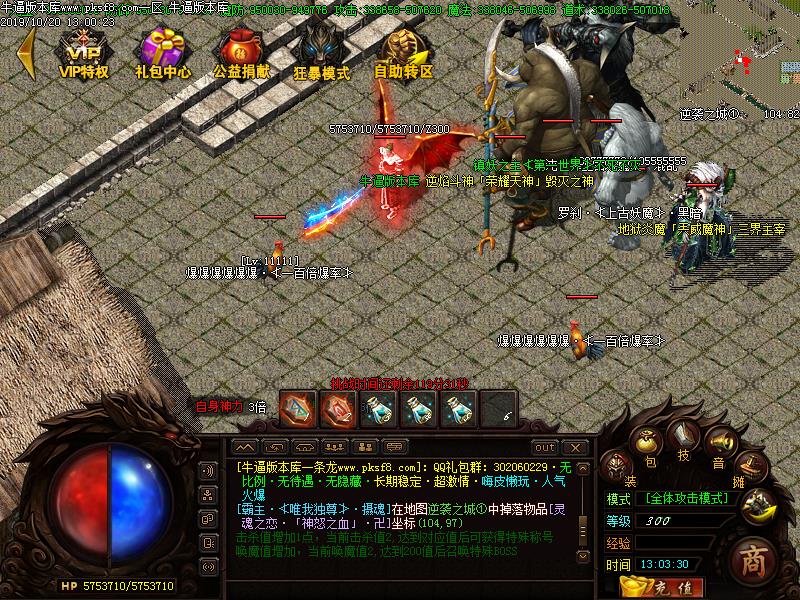Screen dimensions: 800x600
Task: Open the VIP特权 privileges menu
Action: [83, 53]
